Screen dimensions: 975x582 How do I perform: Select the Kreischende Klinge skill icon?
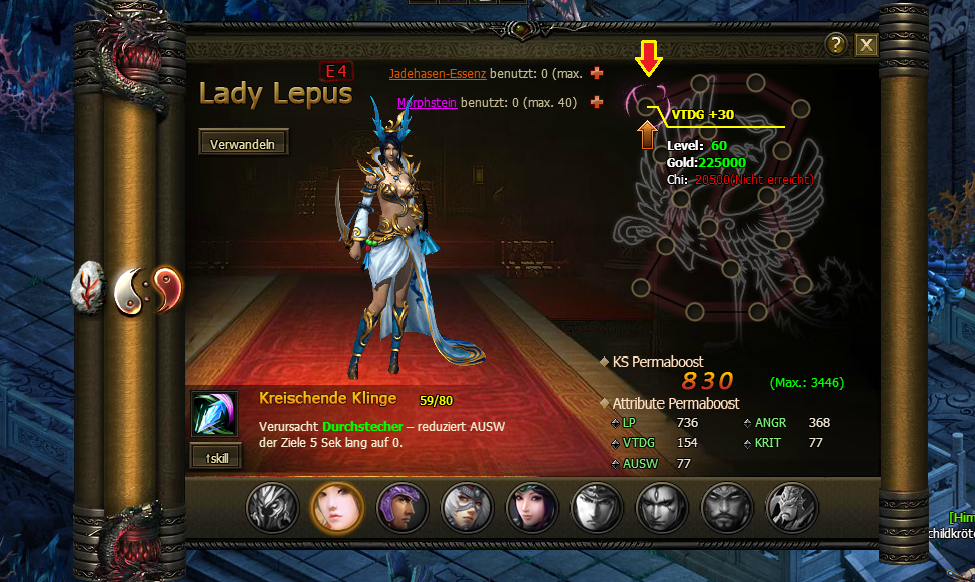click(215, 414)
